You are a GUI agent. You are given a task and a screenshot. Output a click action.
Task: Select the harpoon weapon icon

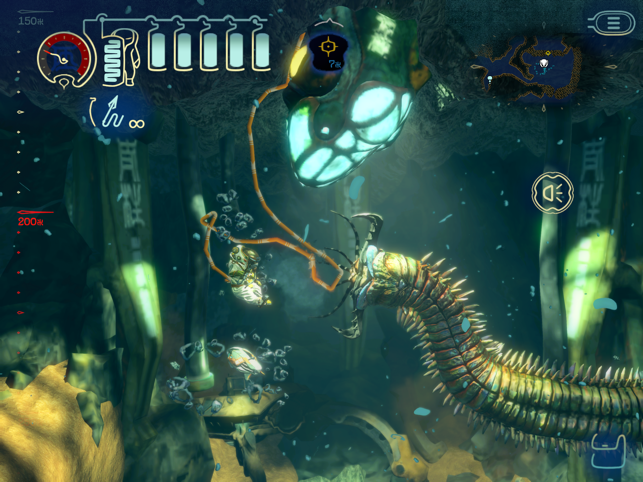point(116,113)
